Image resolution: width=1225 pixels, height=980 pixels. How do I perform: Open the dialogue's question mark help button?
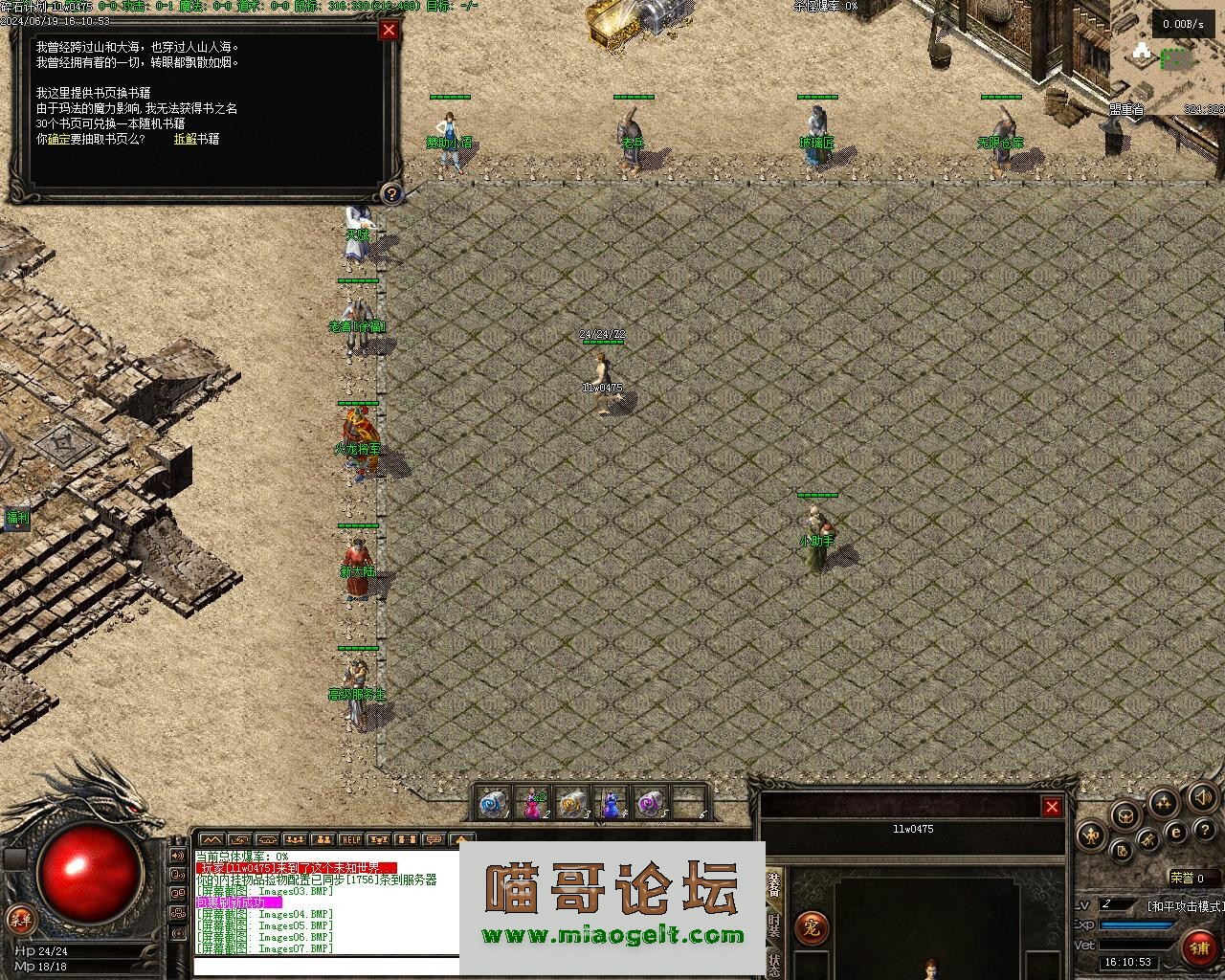tap(391, 194)
